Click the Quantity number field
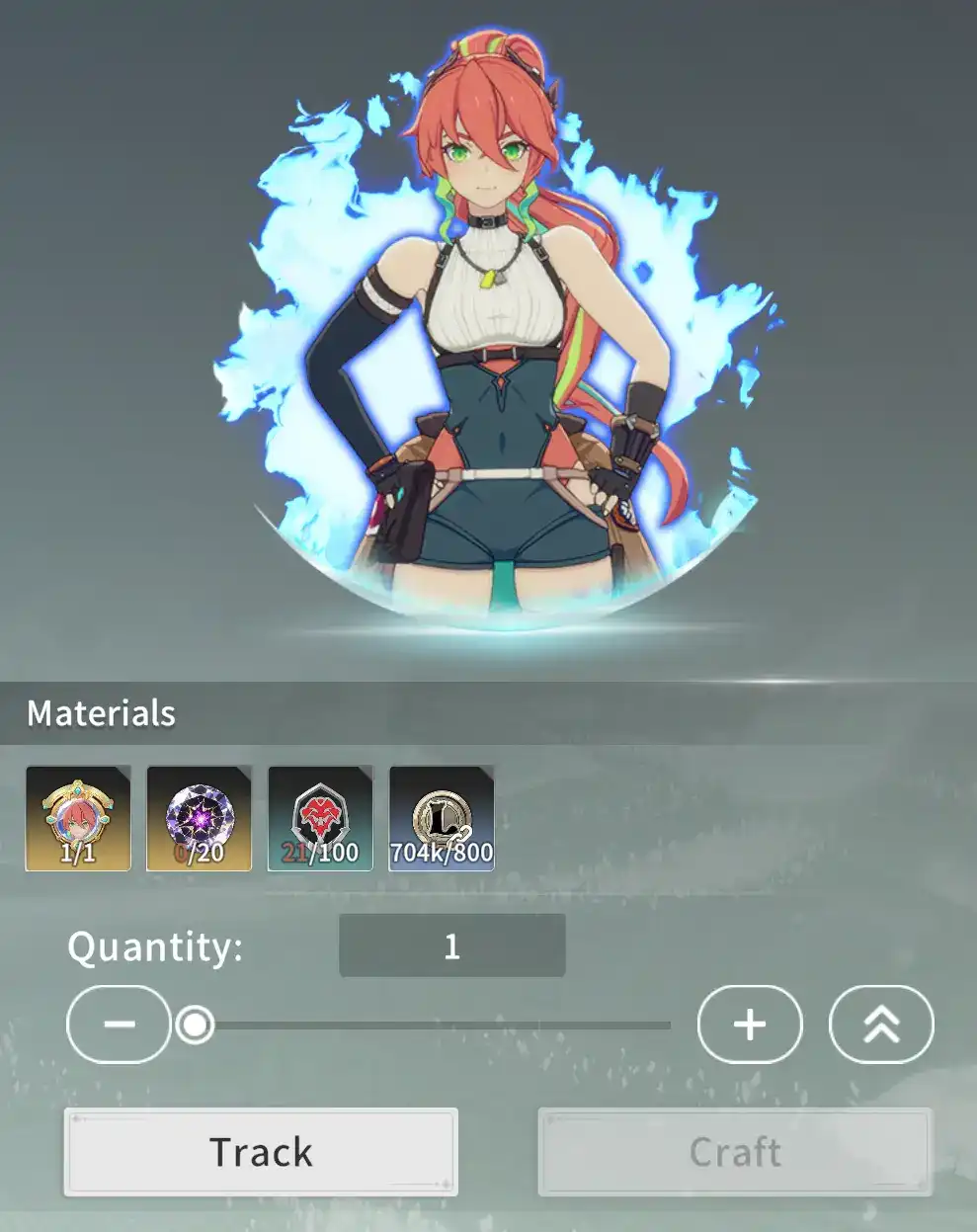 click(452, 945)
